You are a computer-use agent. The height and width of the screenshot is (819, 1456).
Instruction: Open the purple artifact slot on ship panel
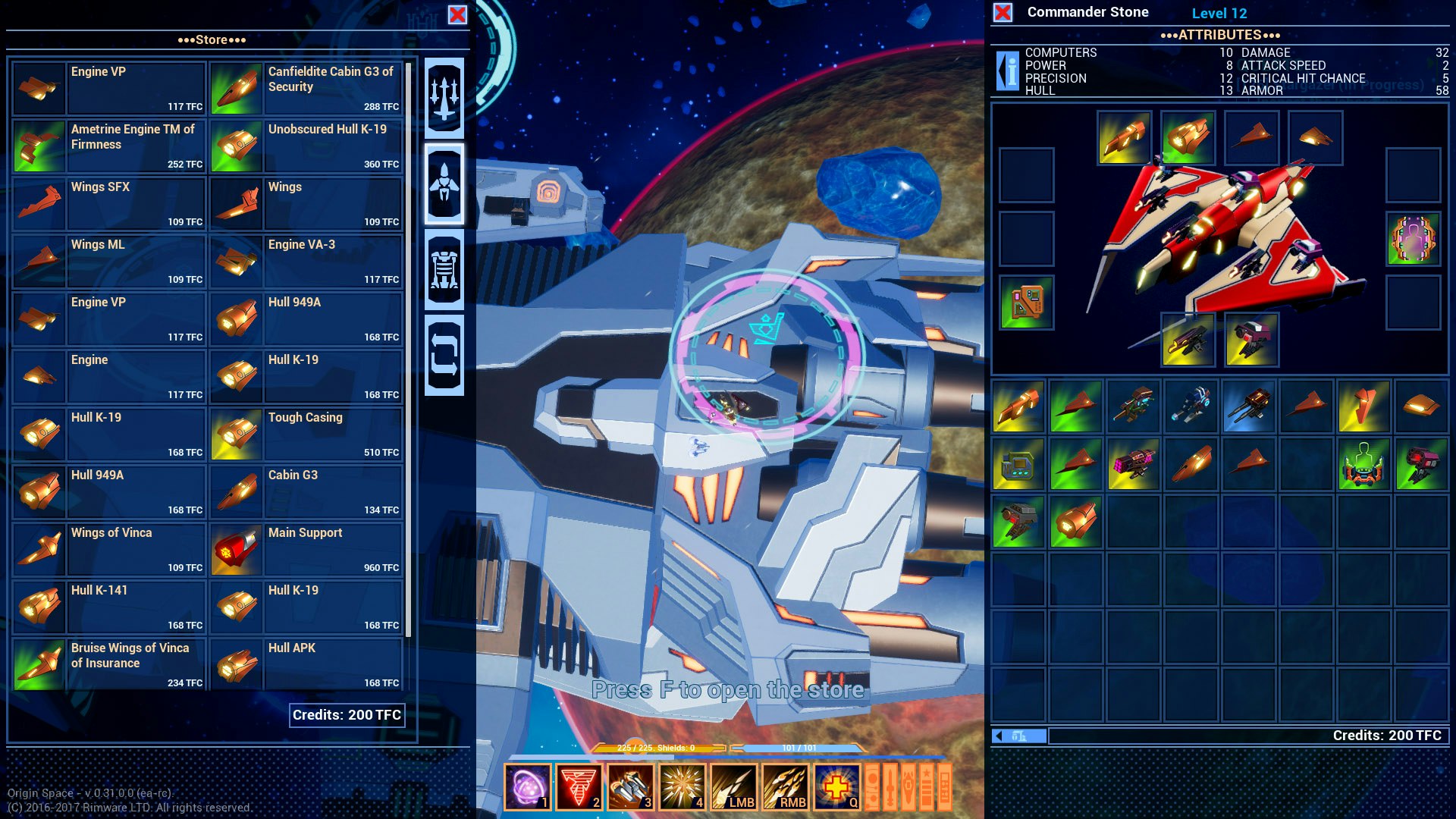point(1412,242)
